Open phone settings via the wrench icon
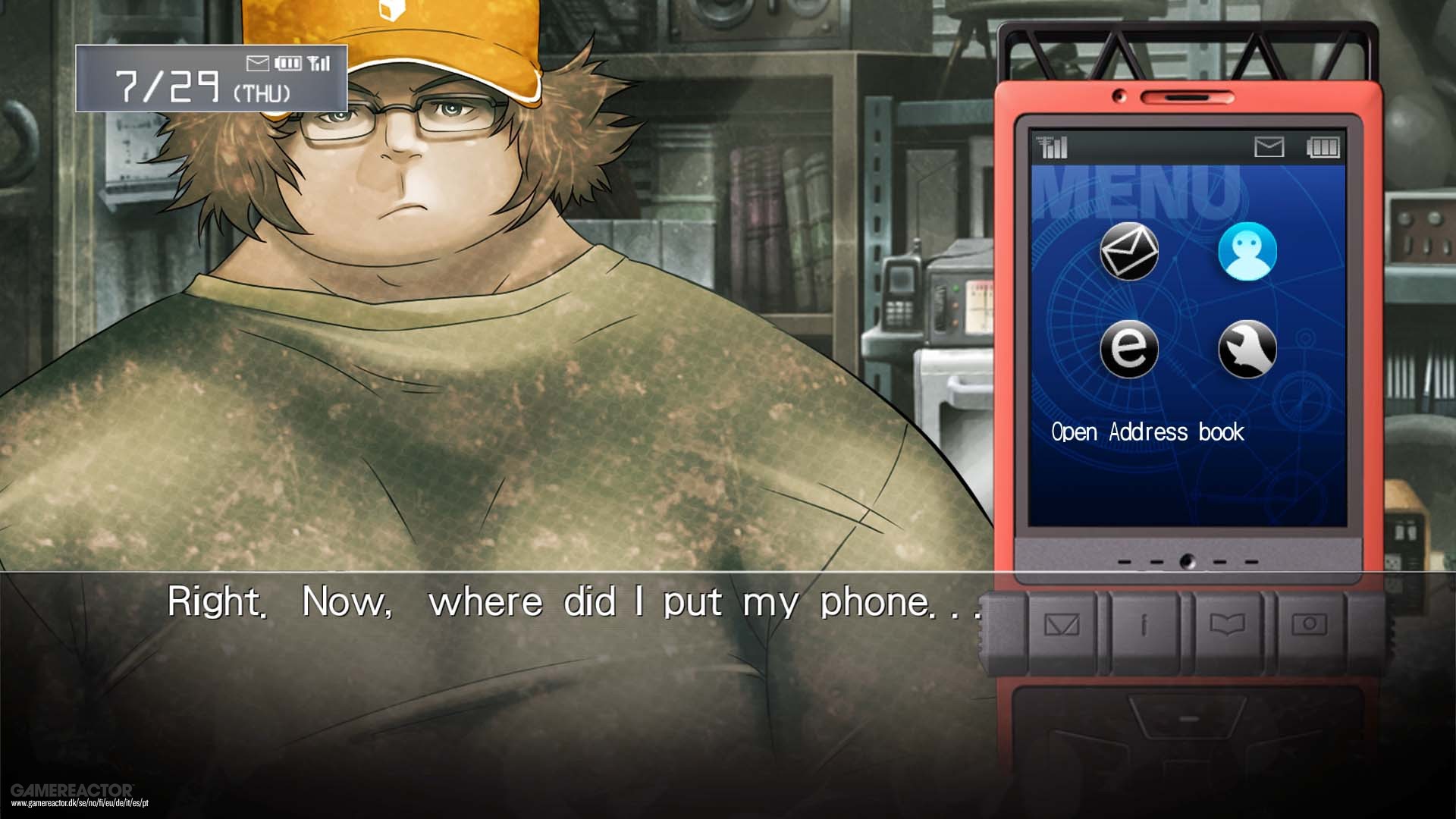1456x819 pixels. 1248,349
